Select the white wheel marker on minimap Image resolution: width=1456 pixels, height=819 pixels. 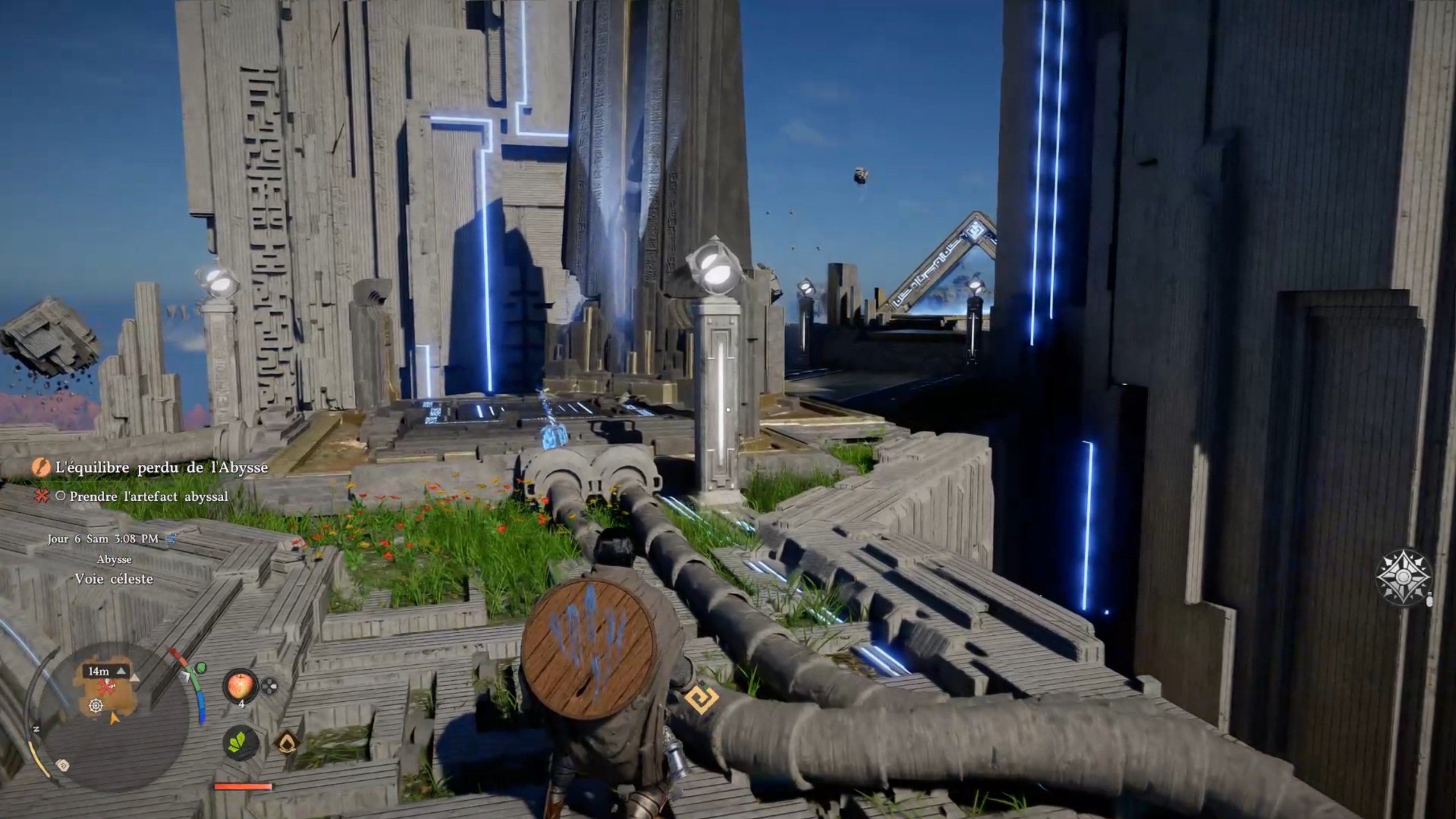point(96,706)
